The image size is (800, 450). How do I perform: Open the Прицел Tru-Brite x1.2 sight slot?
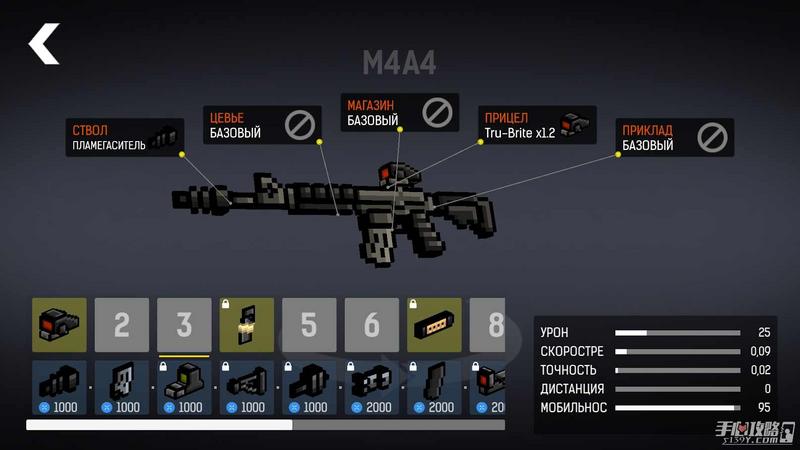tap(533, 125)
